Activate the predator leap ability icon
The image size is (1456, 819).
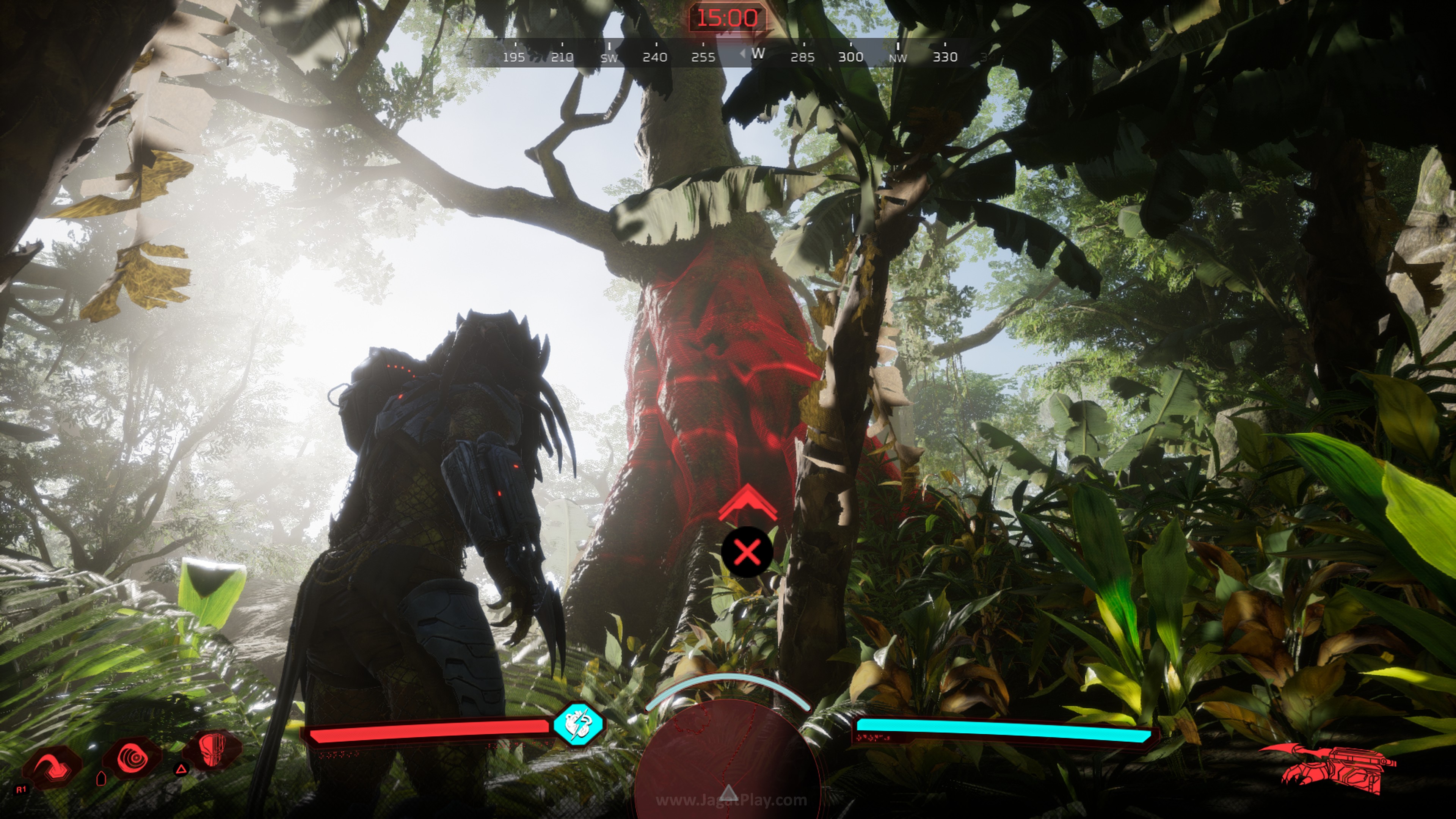click(x=52, y=767)
